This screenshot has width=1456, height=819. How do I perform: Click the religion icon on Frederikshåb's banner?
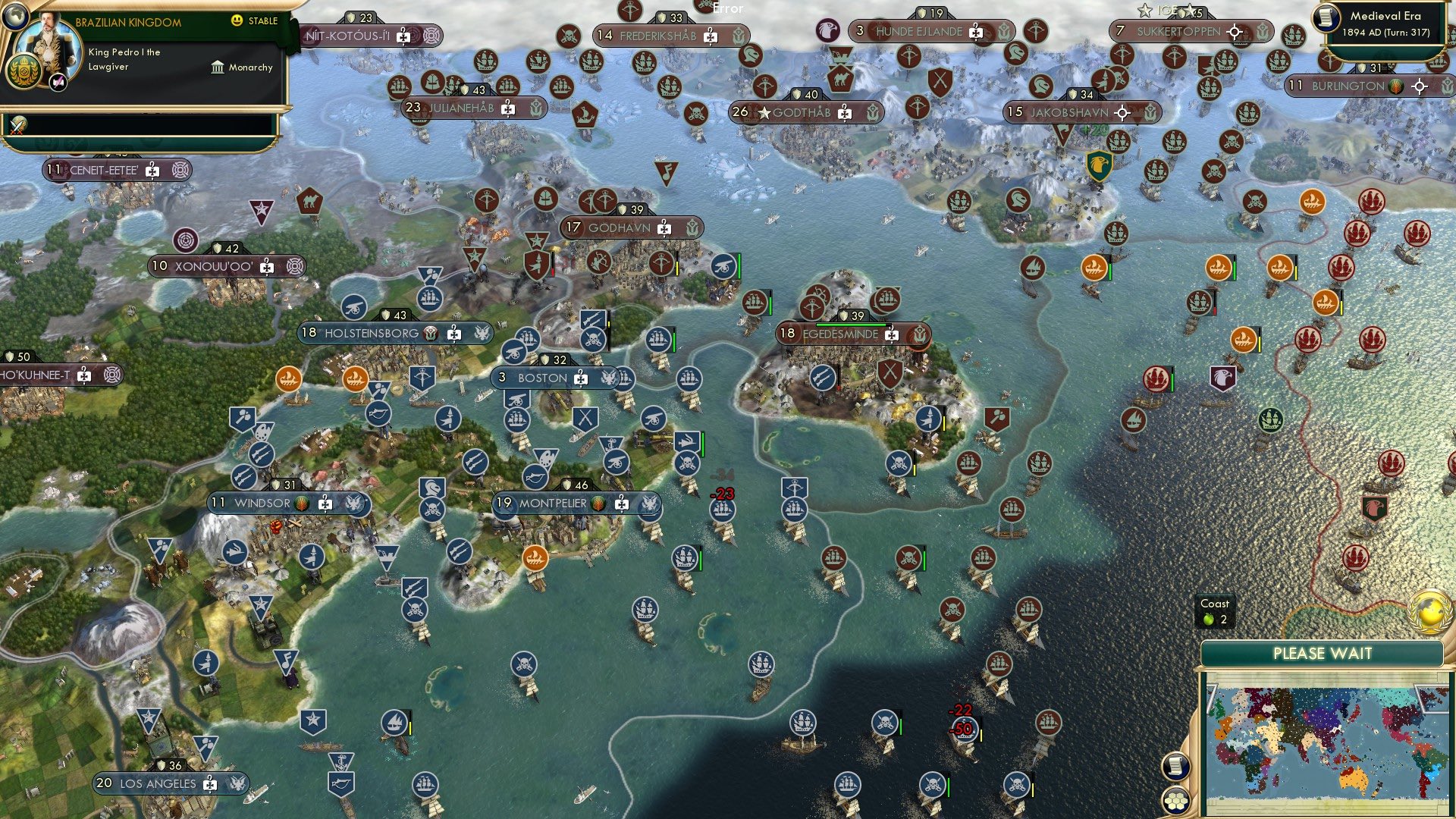click(x=711, y=37)
